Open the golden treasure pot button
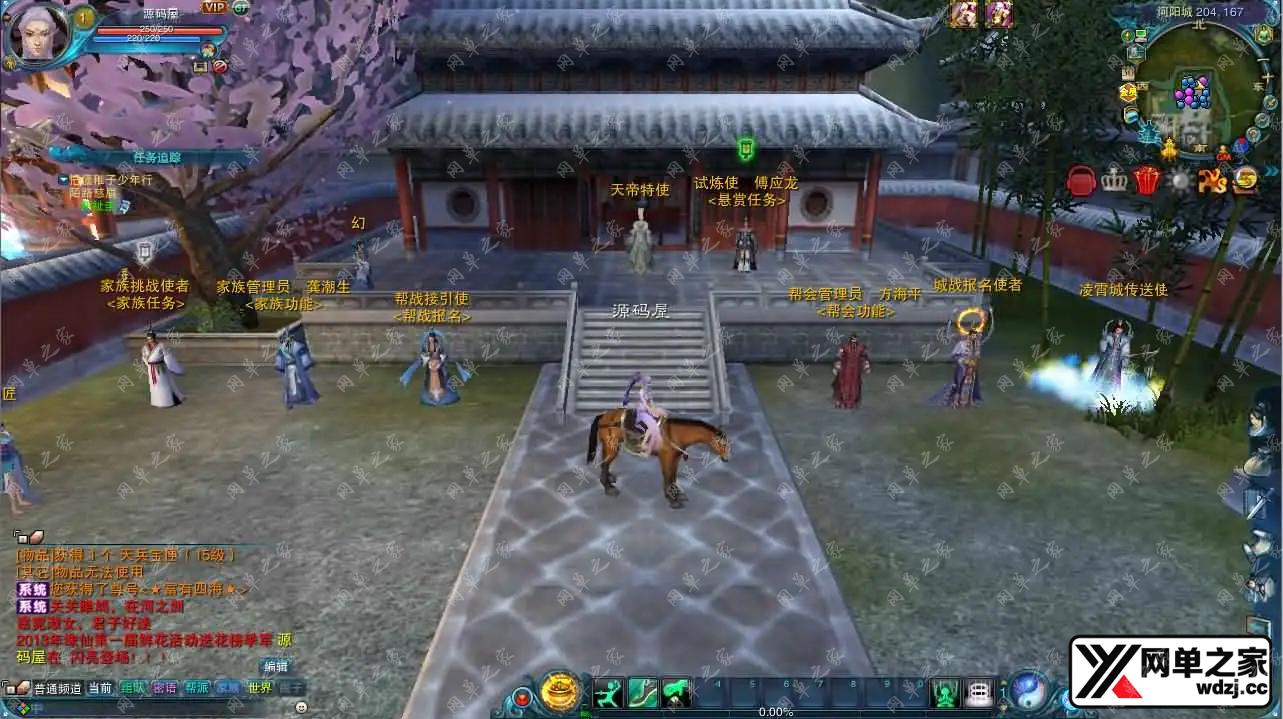1283x719 pixels. tap(560, 692)
